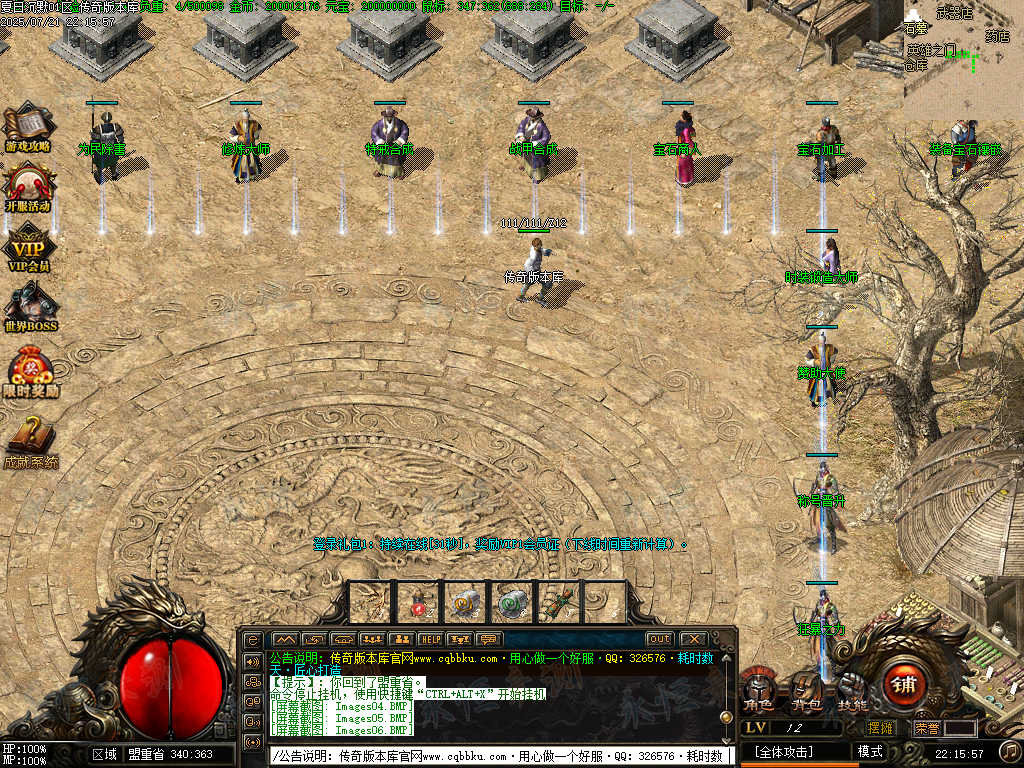The width and height of the screenshot is (1024, 768).
Task: Select the red potion hotbar slot
Action: point(418,602)
